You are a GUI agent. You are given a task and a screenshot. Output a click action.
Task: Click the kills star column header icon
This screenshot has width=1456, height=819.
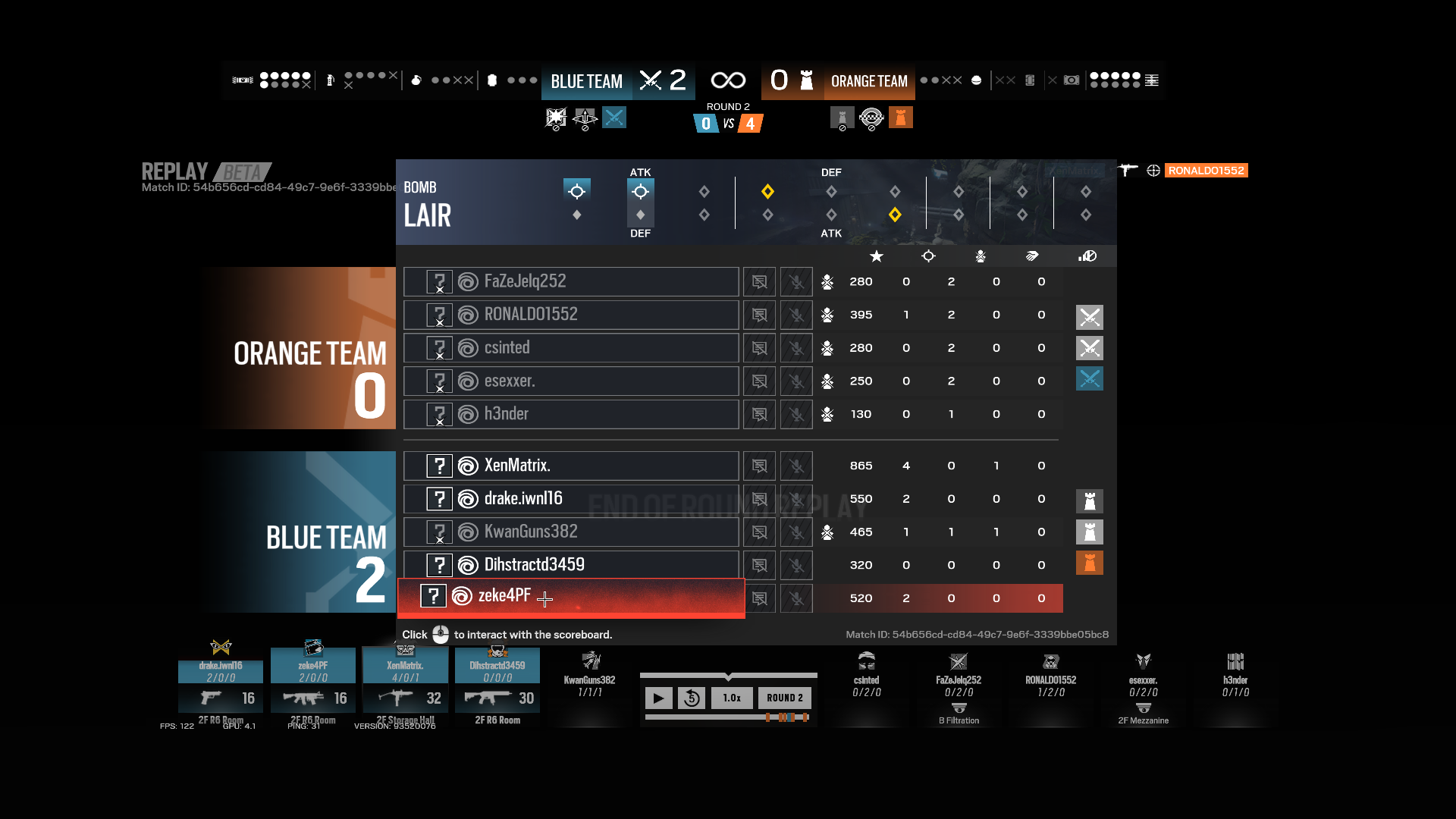coord(877,256)
